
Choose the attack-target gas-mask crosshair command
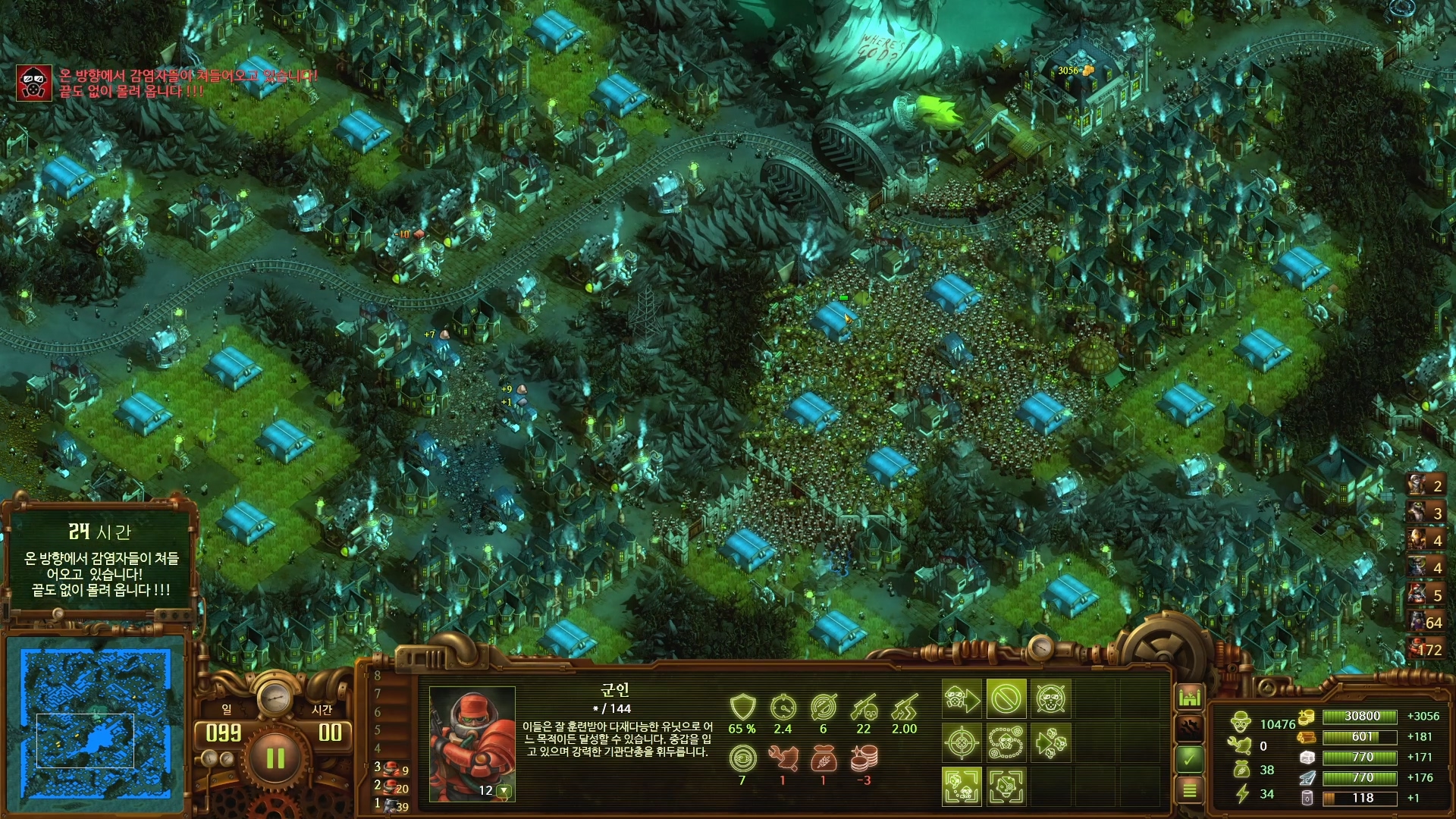(x=1050, y=698)
